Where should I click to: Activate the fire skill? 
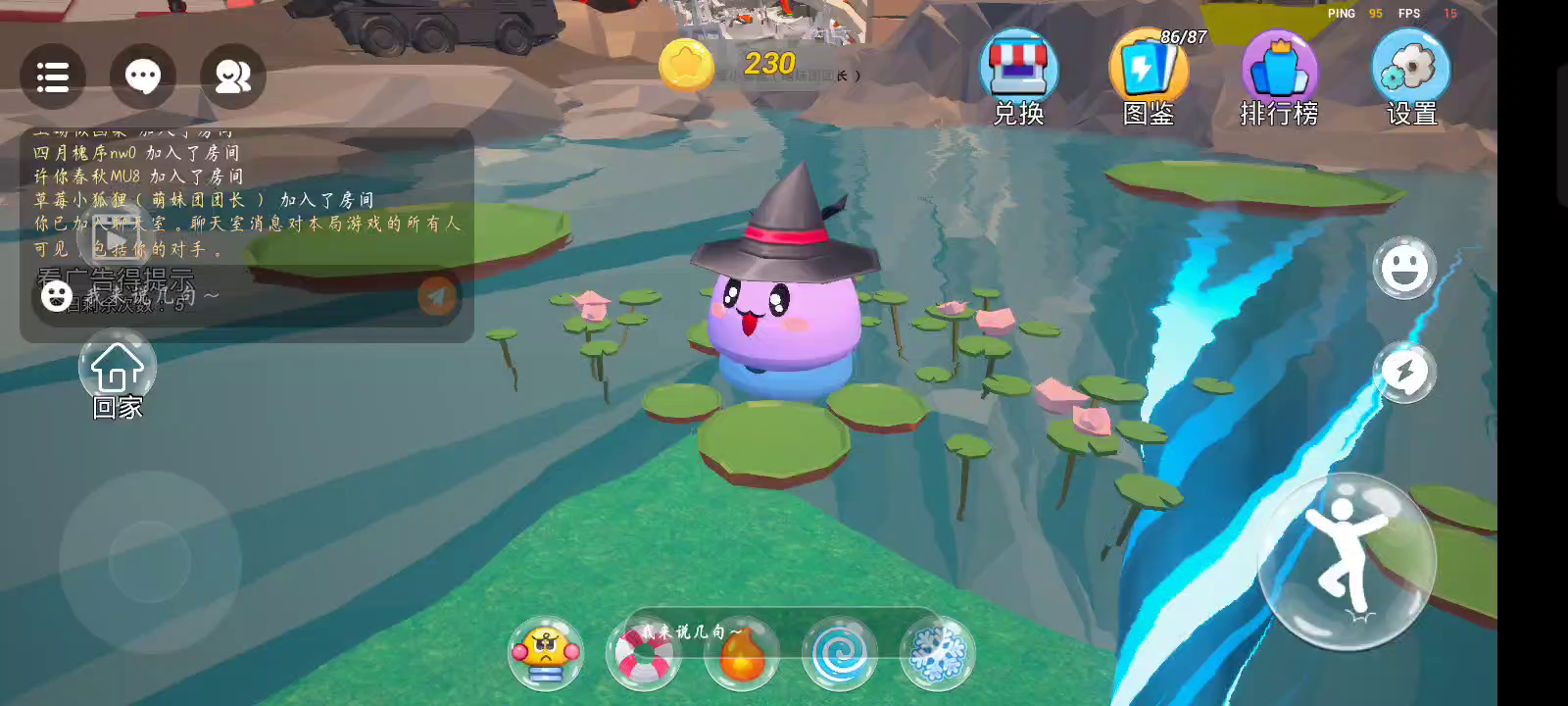point(742,653)
